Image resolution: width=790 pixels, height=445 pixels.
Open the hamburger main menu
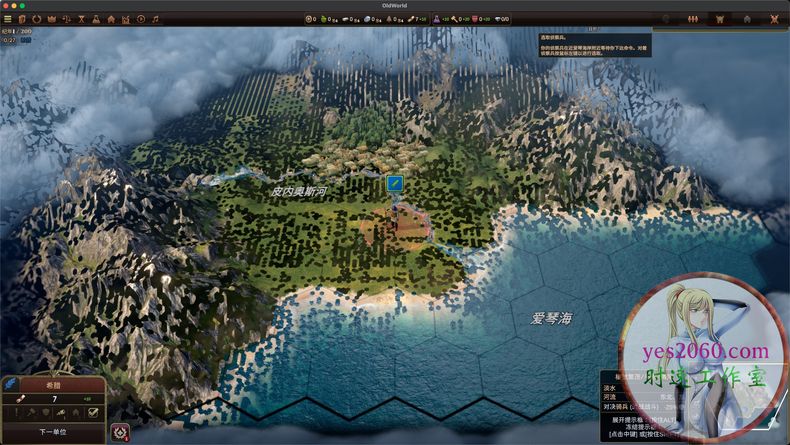tap(8, 19)
